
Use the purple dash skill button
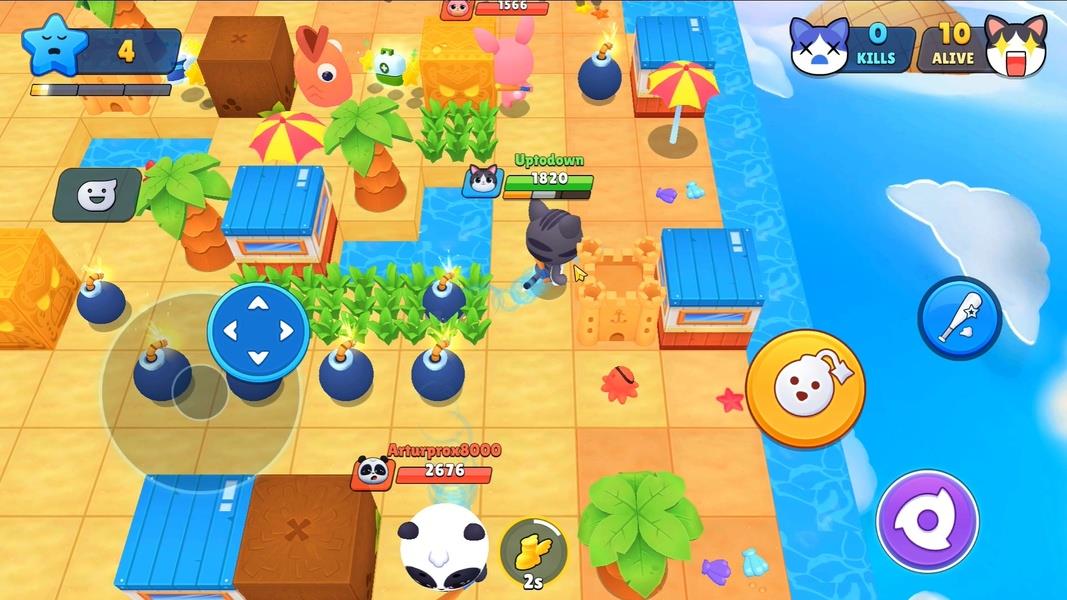pos(926,521)
